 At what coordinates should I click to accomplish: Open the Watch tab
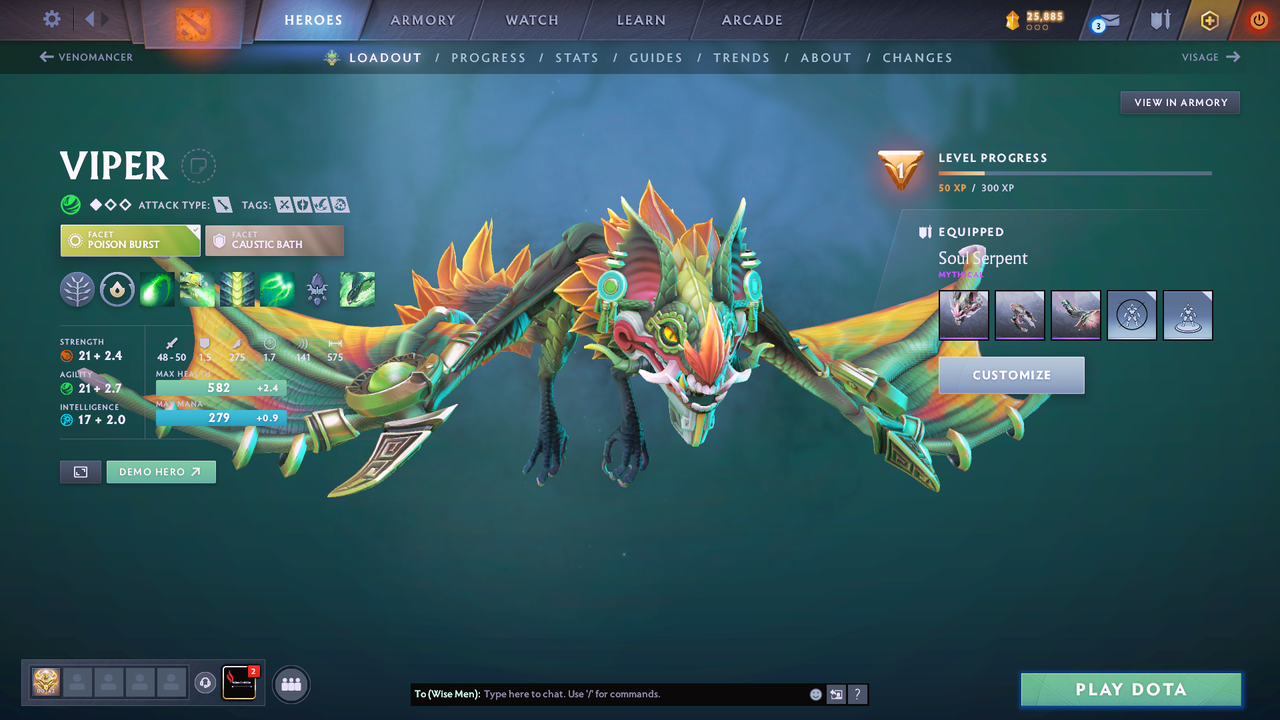coord(532,20)
